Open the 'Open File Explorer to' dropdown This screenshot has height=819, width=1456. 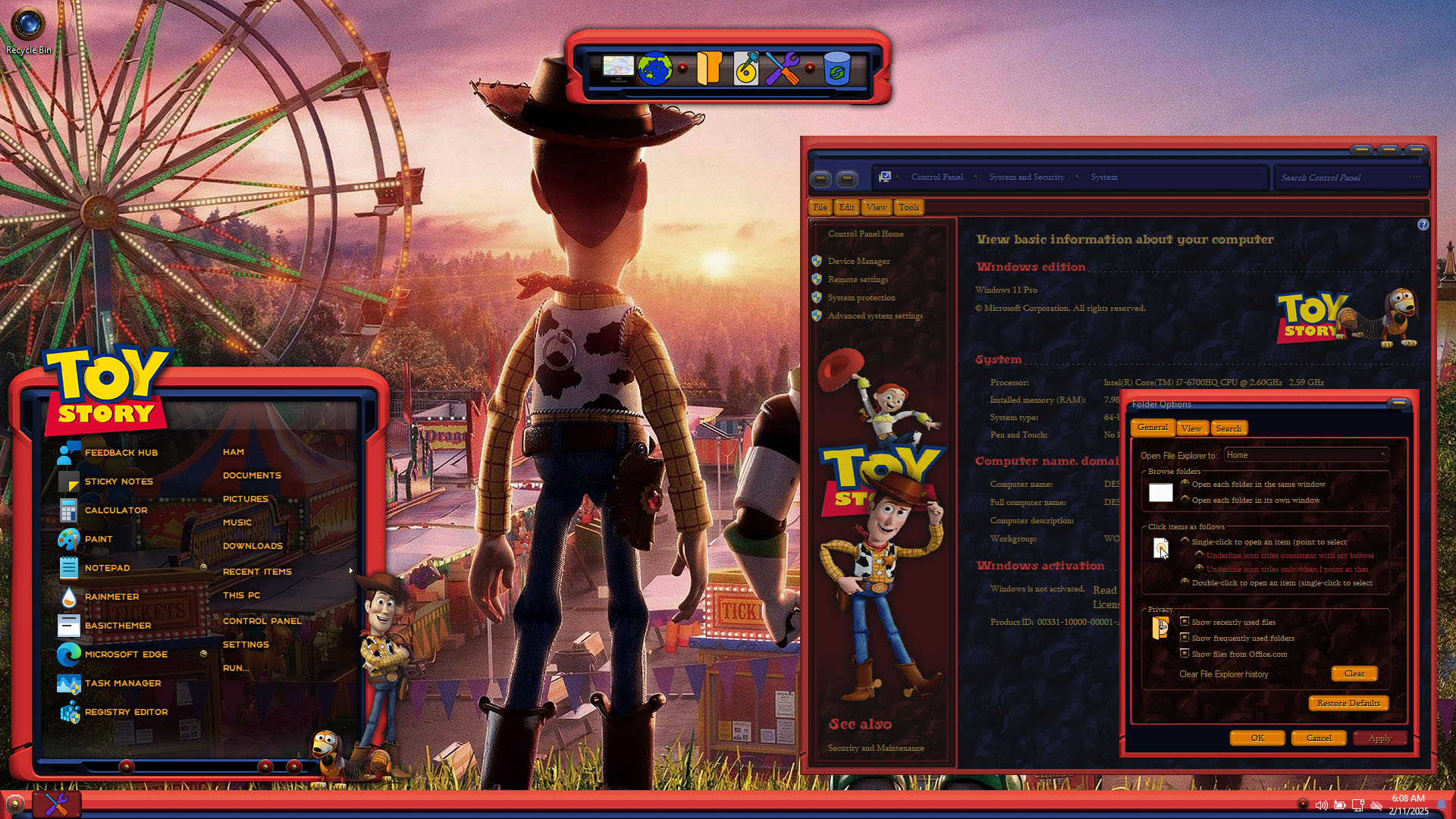[1306, 455]
